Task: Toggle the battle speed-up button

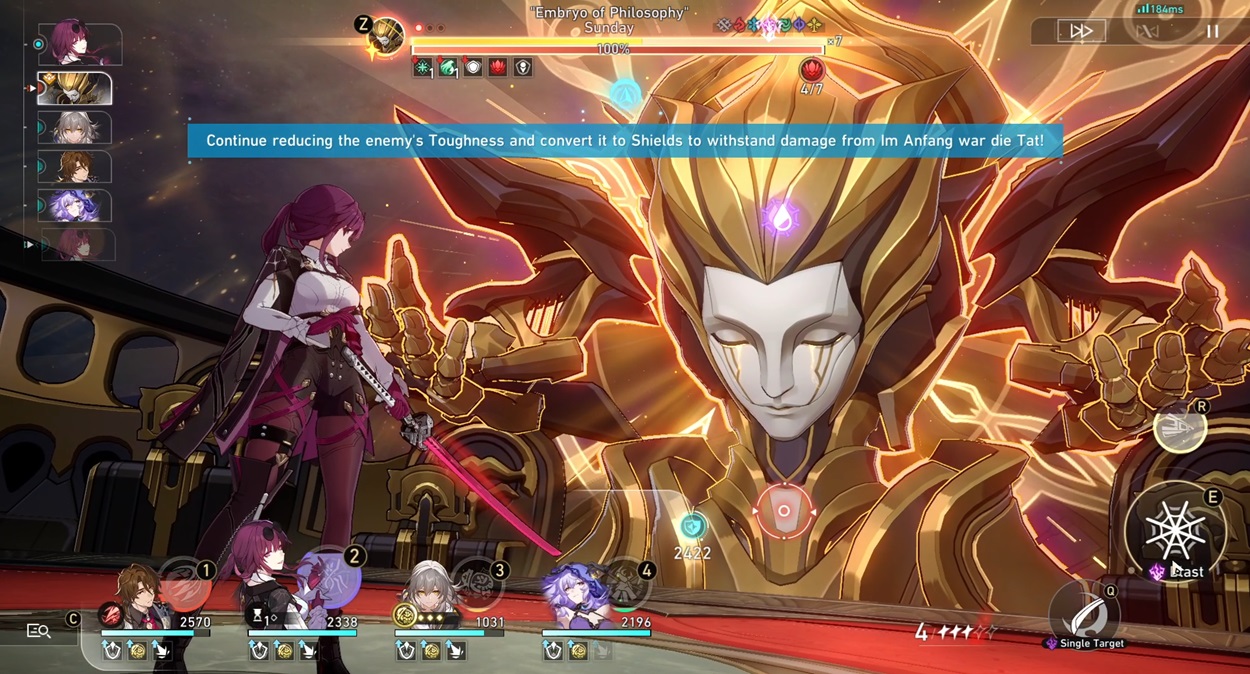Action: tap(1081, 32)
